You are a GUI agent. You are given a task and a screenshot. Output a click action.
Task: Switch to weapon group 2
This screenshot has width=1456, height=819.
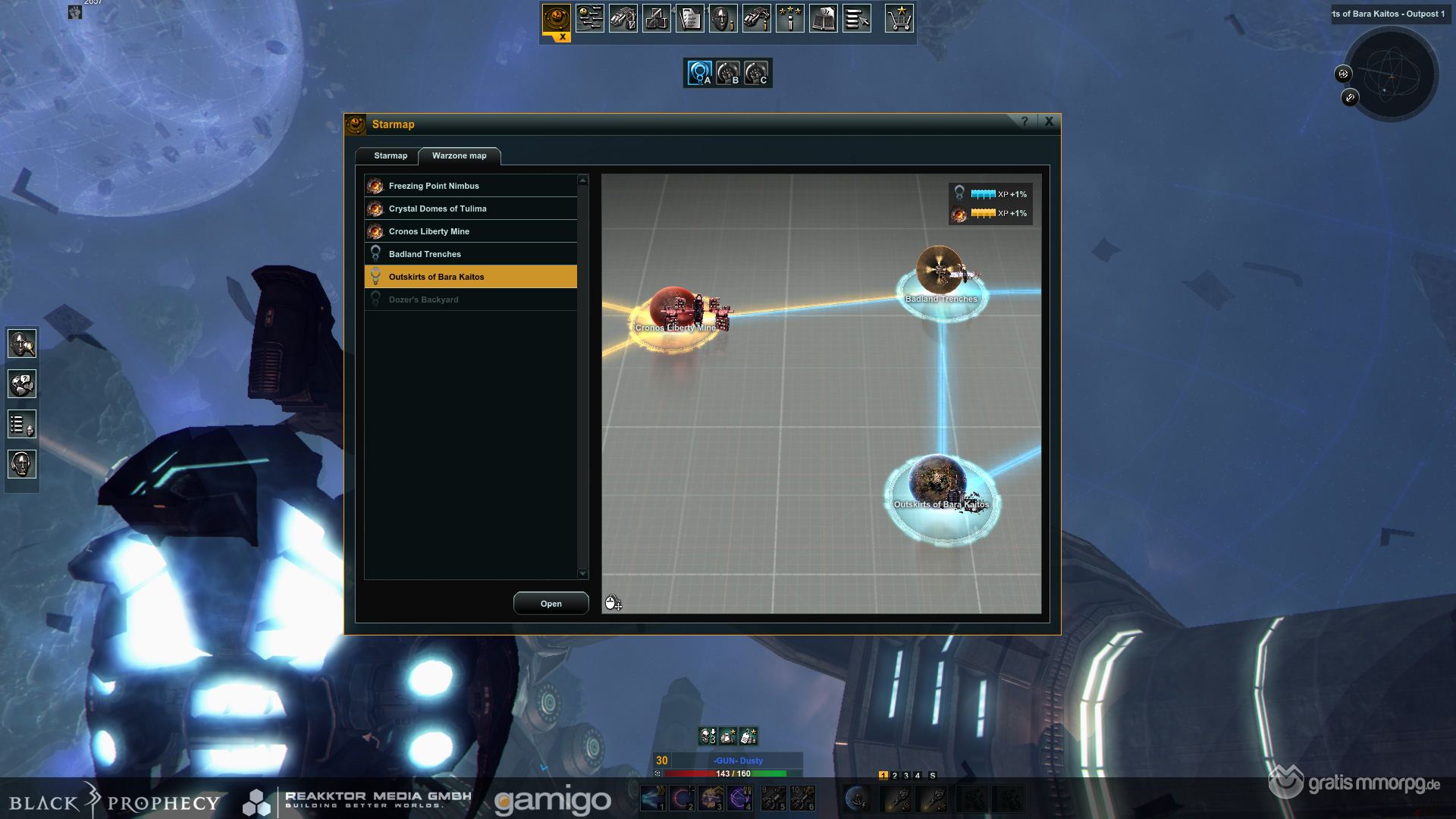pos(895,776)
